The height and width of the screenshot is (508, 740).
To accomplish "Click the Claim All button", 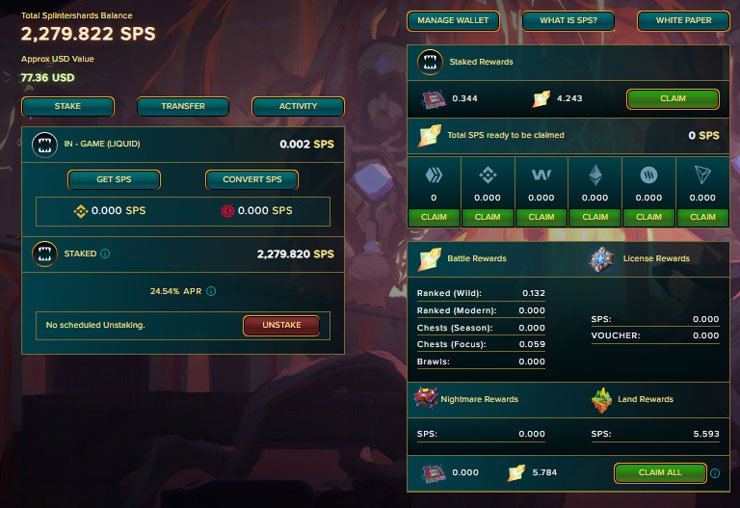I will pos(659,472).
